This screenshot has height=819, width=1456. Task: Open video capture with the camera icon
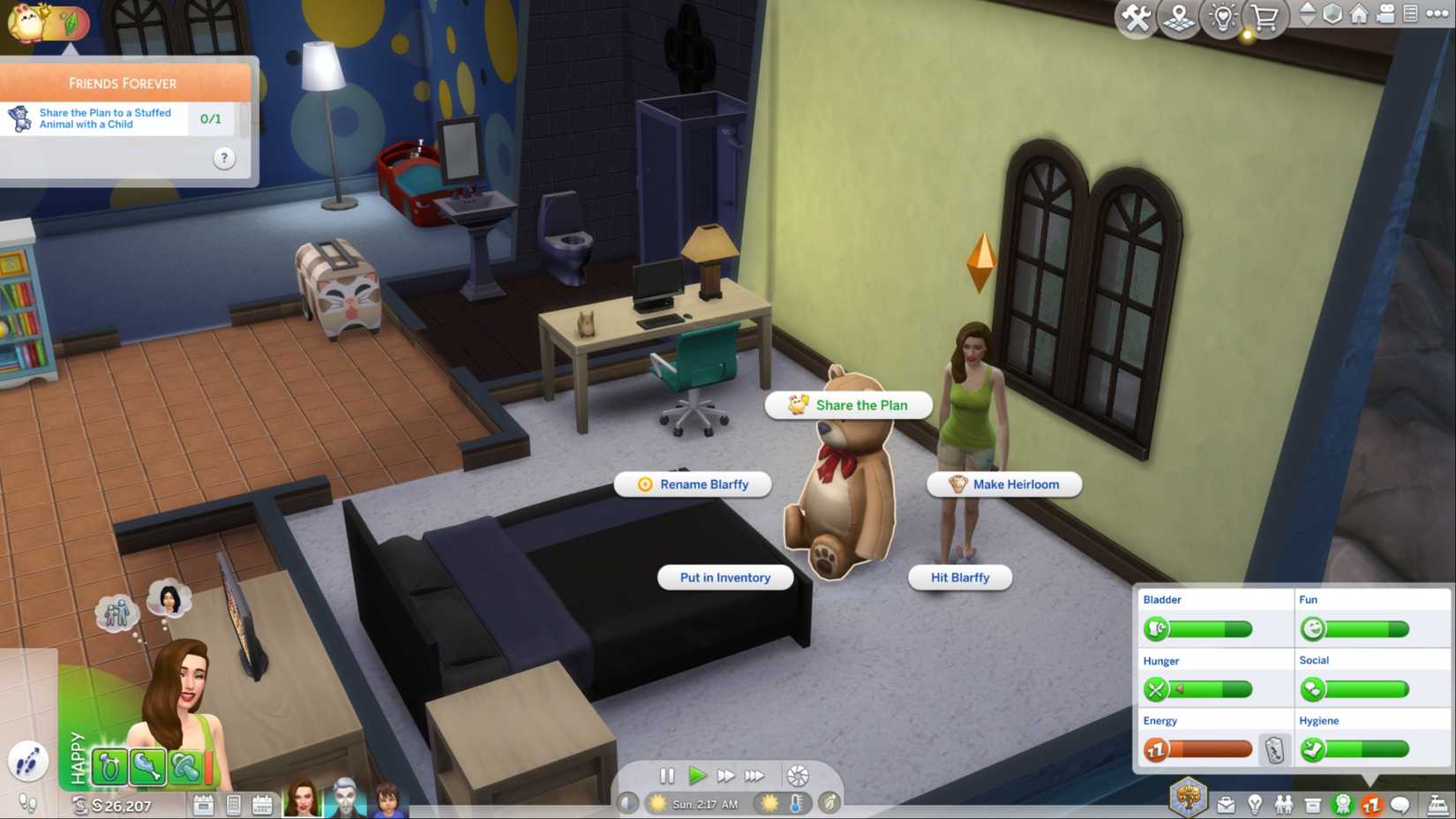pyautogui.click(x=1387, y=13)
